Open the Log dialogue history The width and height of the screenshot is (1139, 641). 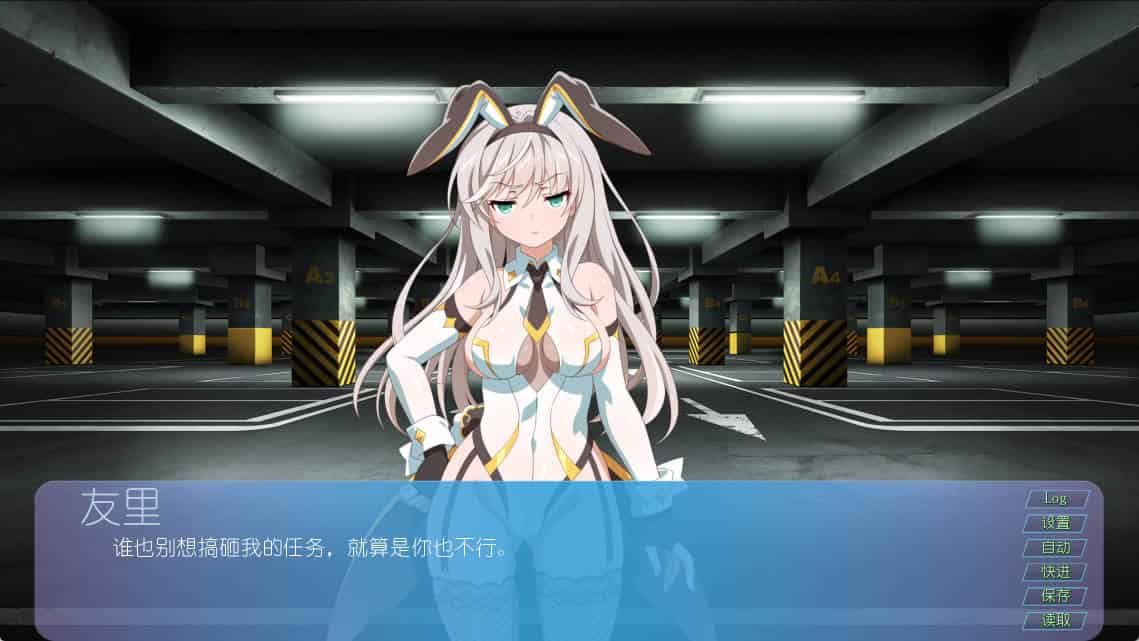[x=1055, y=498]
